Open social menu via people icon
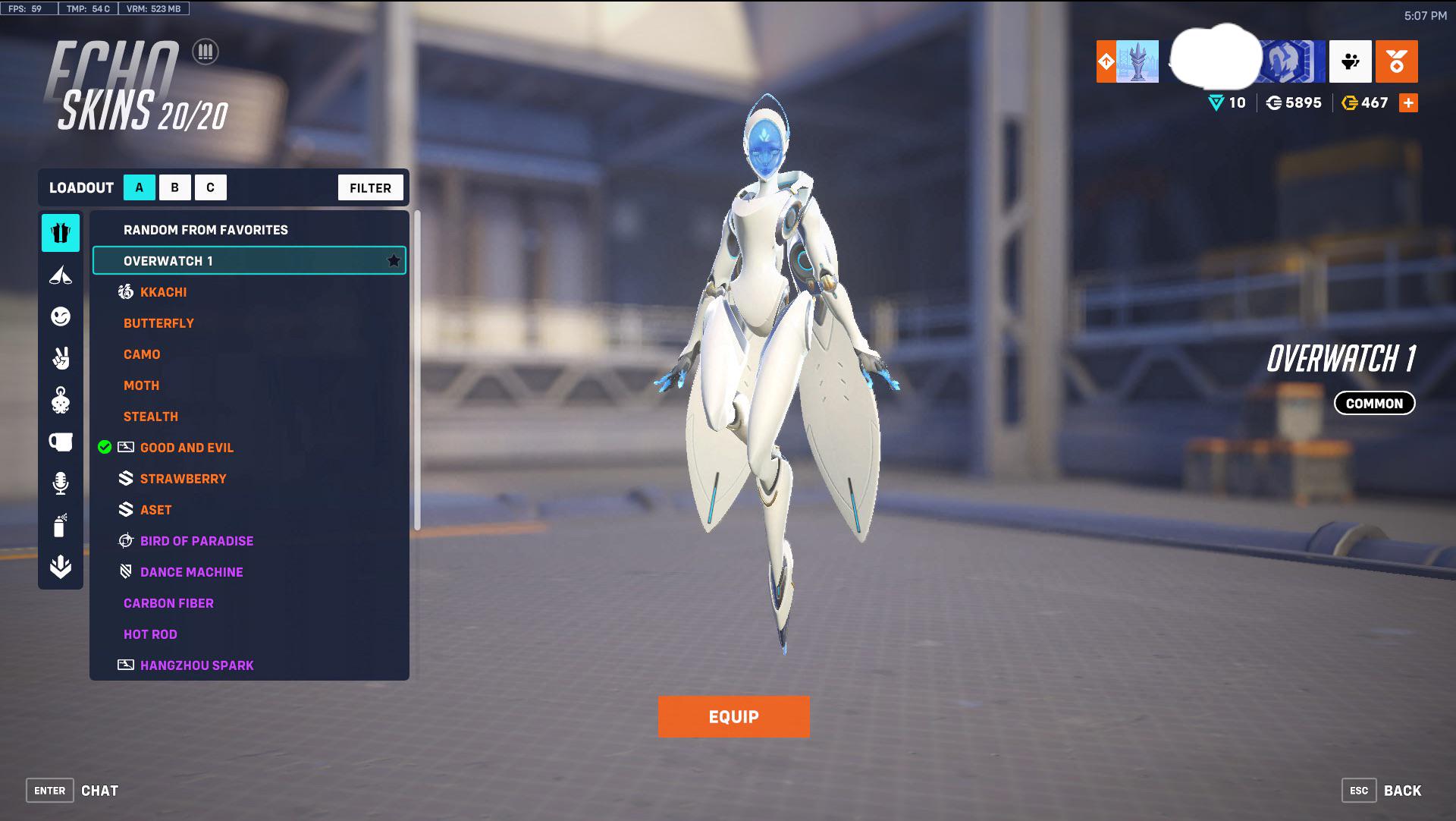This screenshot has height=821, width=1456. tap(1350, 61)
